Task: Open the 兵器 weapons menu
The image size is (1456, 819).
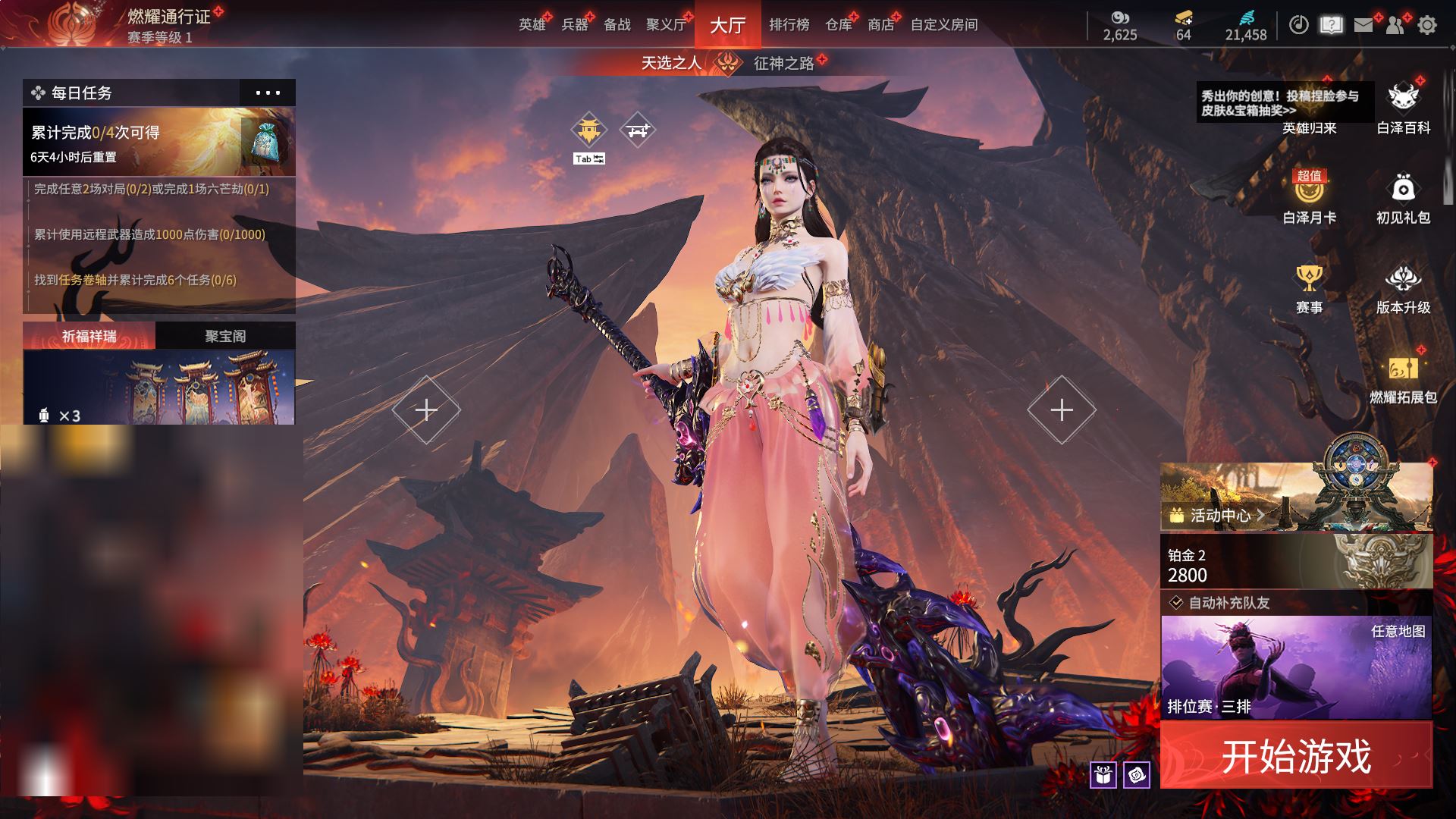Action: 575,25
